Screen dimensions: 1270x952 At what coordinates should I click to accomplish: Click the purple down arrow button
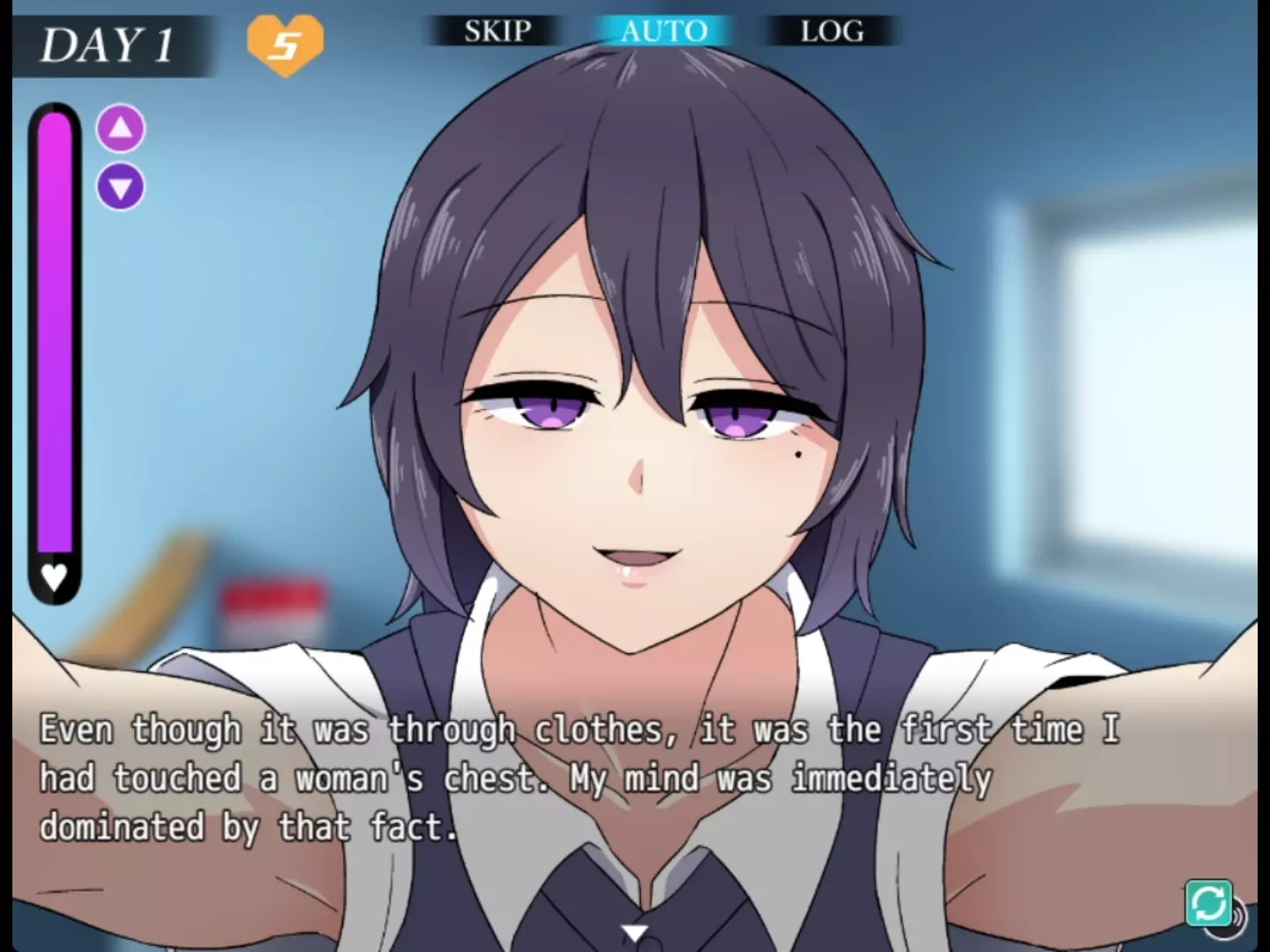coord(121,187)
